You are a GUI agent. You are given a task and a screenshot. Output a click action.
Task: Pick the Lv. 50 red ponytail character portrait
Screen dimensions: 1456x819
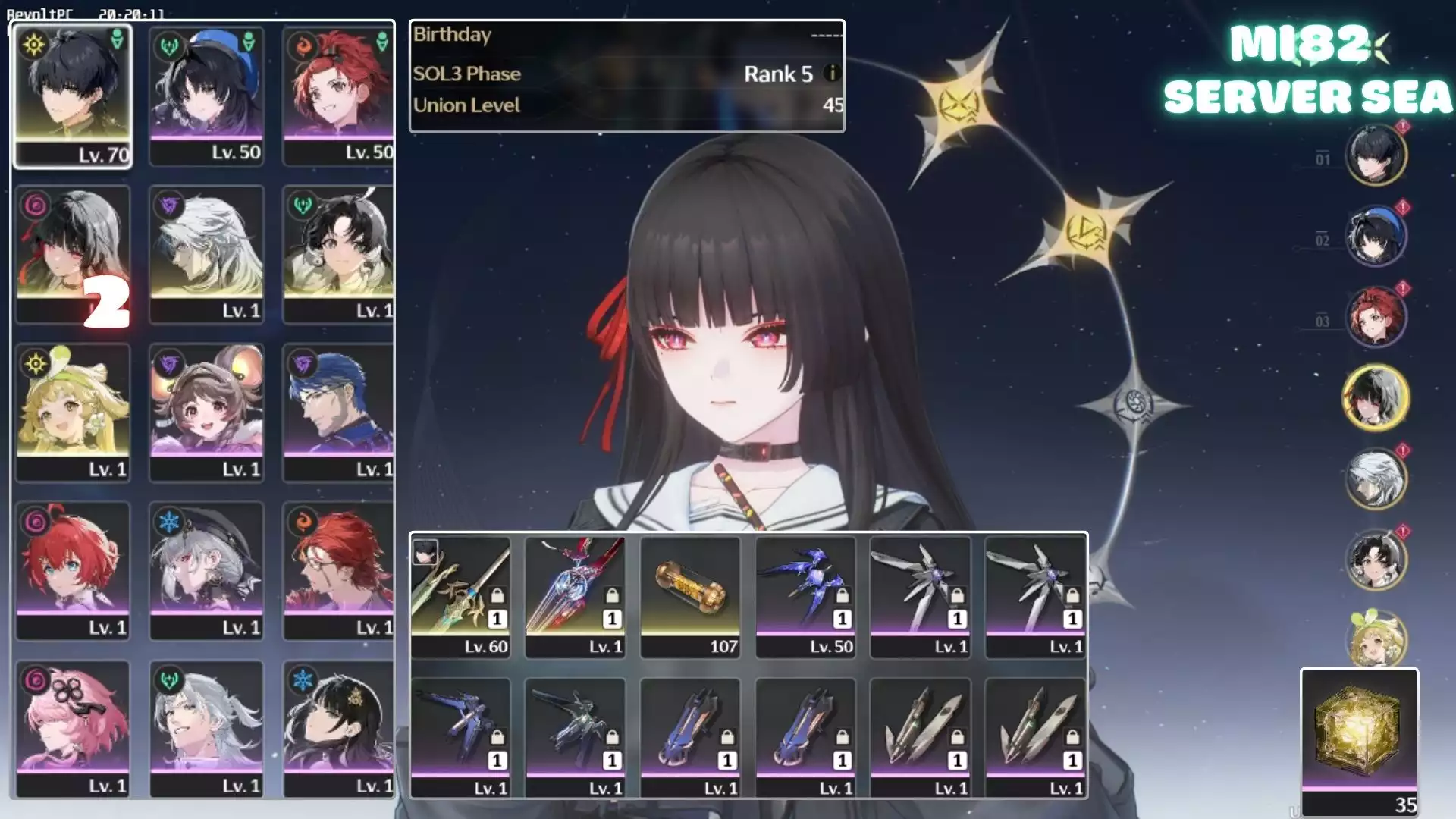pyautogui.click(x=338, y=95)
